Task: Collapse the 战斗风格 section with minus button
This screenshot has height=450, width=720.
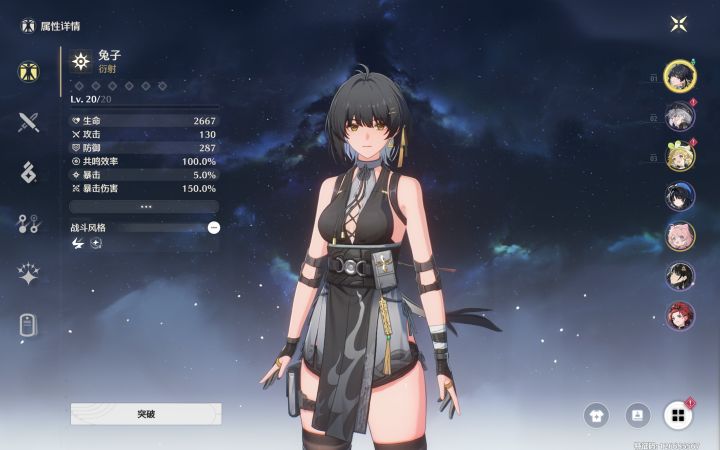Action: (x=214, y=227)
